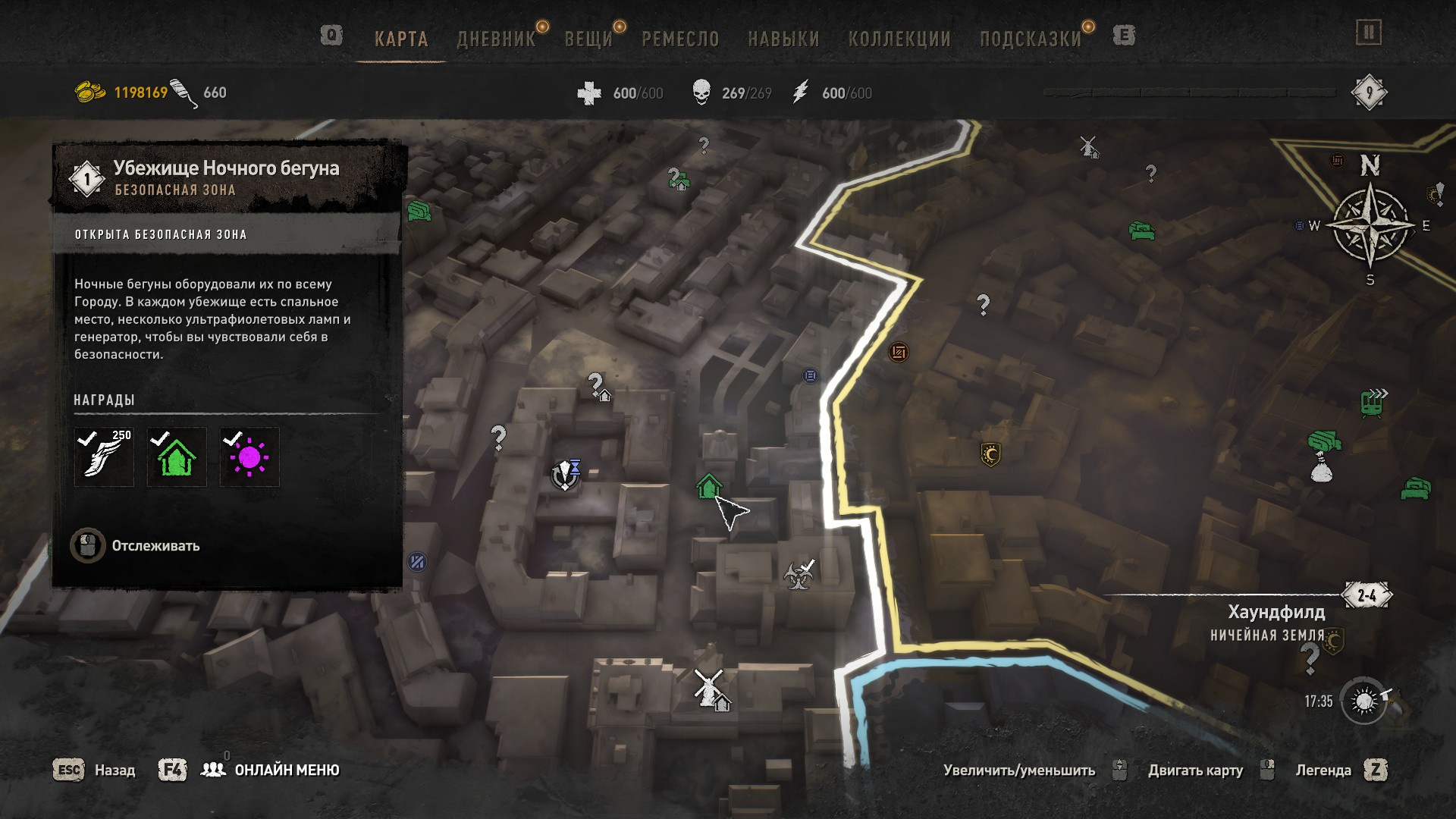Open the НАВЫКИ skills tab
The height and width of the screenshot is (819, 1456).
[x=783, y=39]
